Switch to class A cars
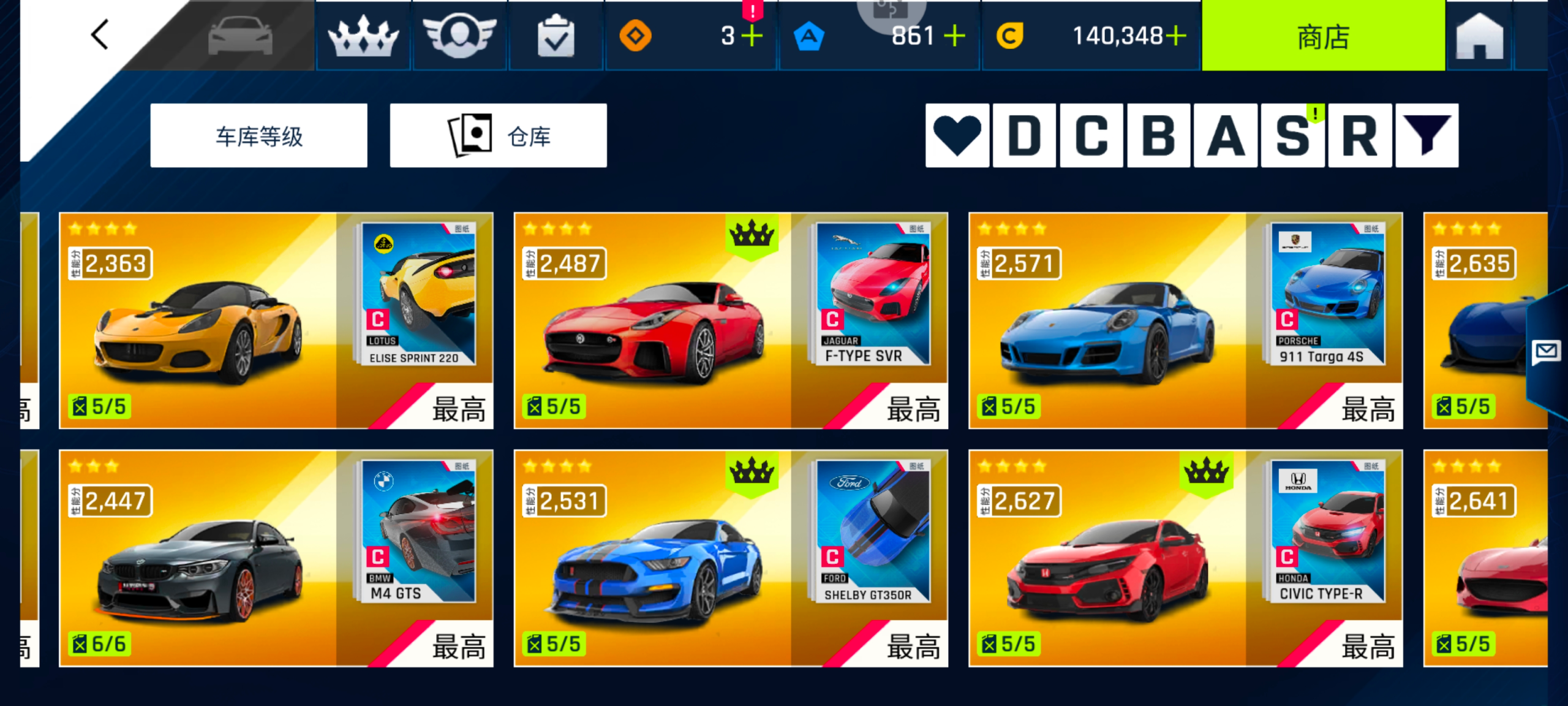Viewport: 1568px width, 706px height. (x=1226, y=135)
